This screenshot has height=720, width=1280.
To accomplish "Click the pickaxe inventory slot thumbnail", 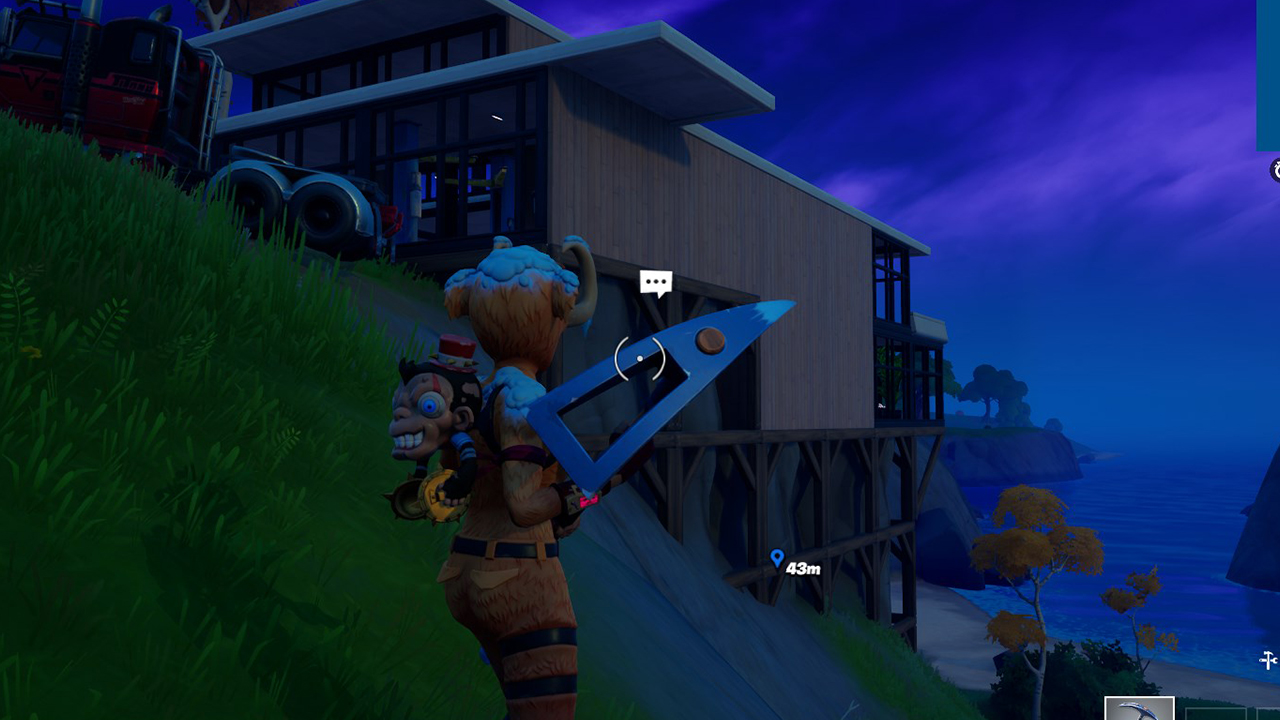I will pos(1140,712).
